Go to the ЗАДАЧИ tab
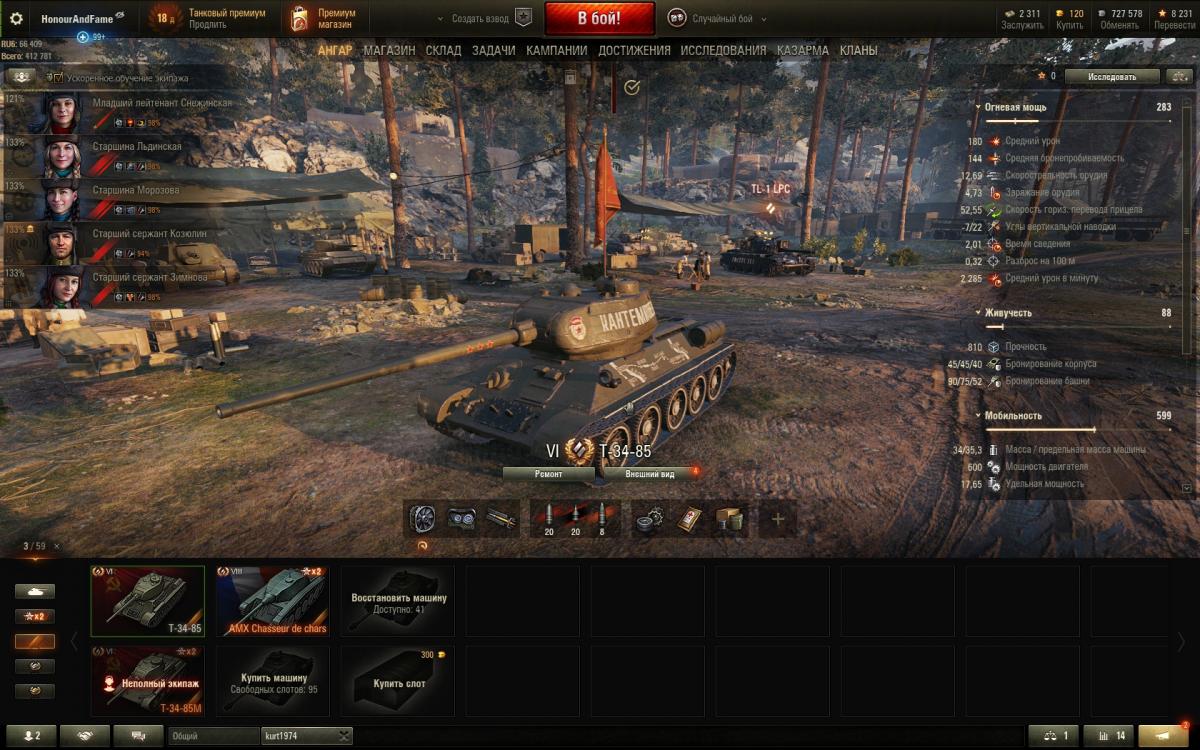The height and width of the screenshot is (750, 1200). (x=494, y=50)
